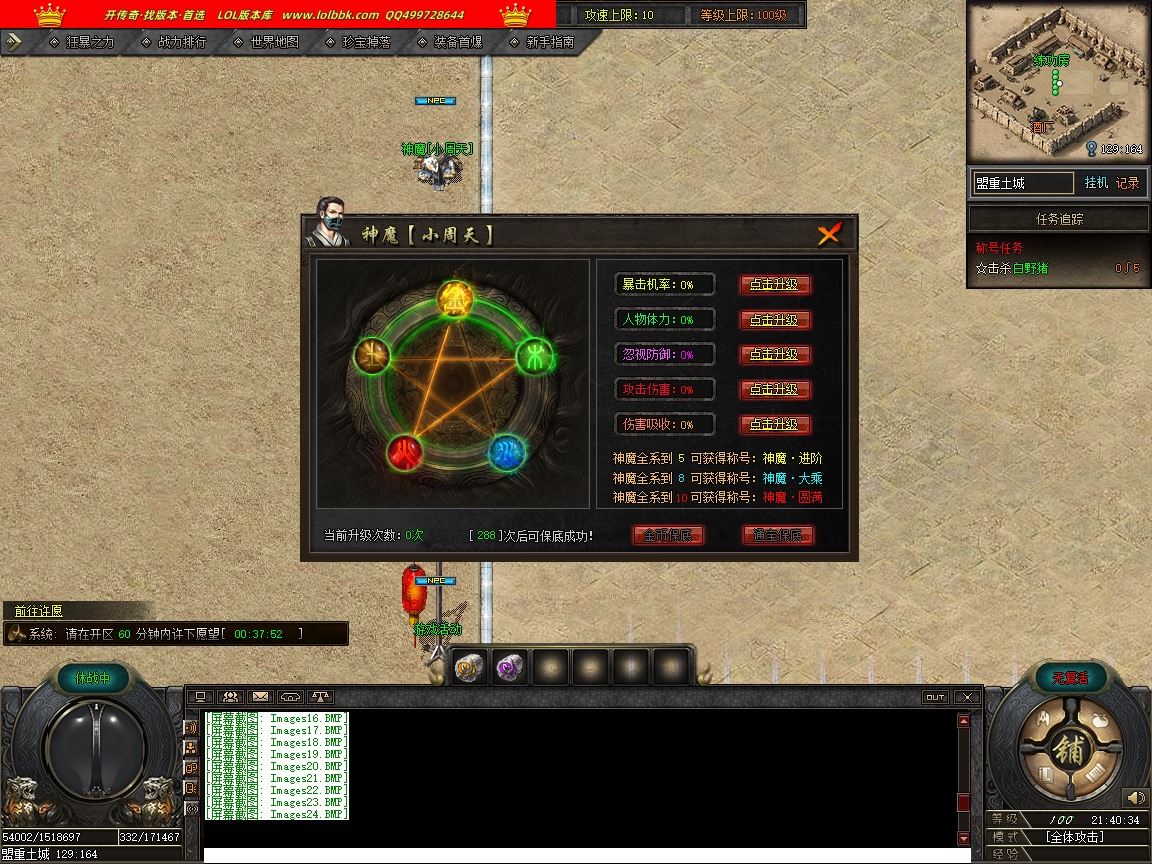The height and width of the screenshot is (864, 1152).
Task: Close the 神魔【小周天】 window
Action: click(829, 234)
